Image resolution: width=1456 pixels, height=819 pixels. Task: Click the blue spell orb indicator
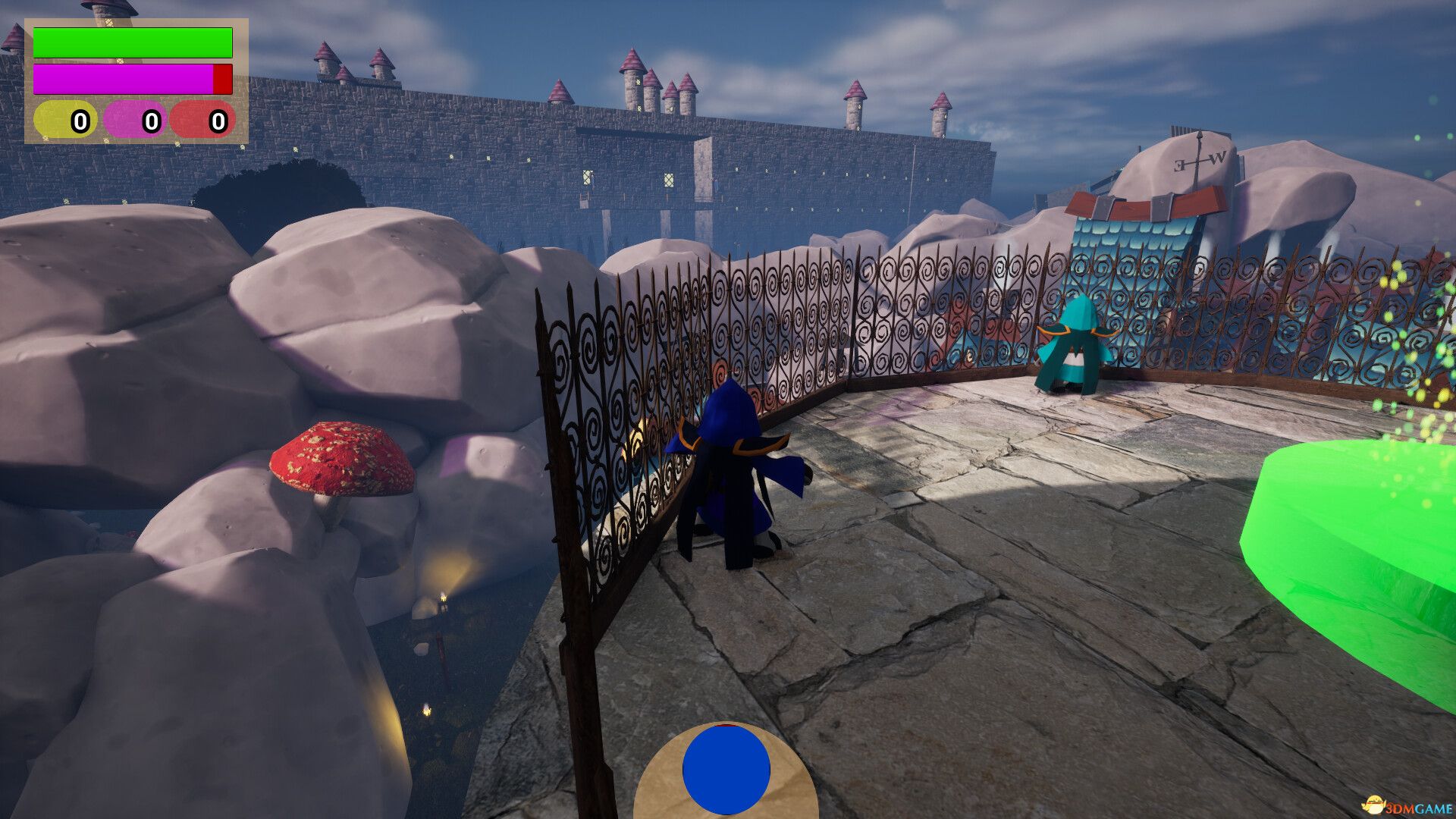726,769
